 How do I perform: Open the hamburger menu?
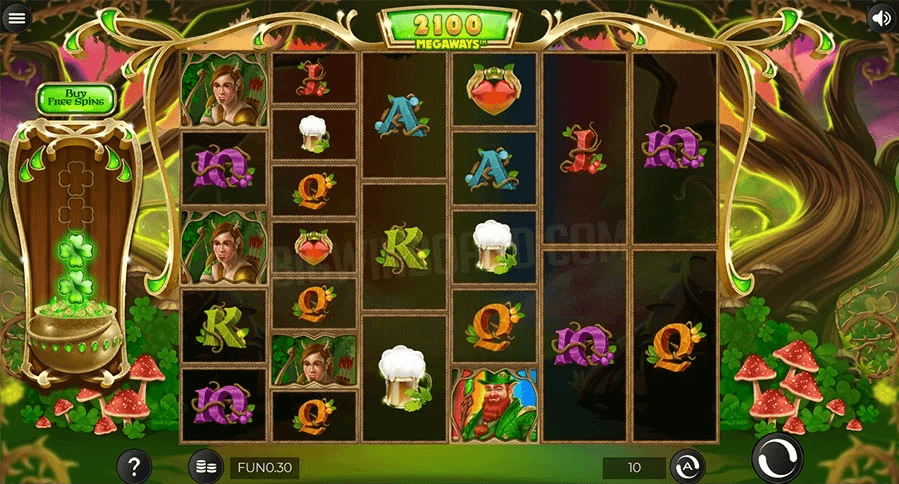(x=17, y=18)
